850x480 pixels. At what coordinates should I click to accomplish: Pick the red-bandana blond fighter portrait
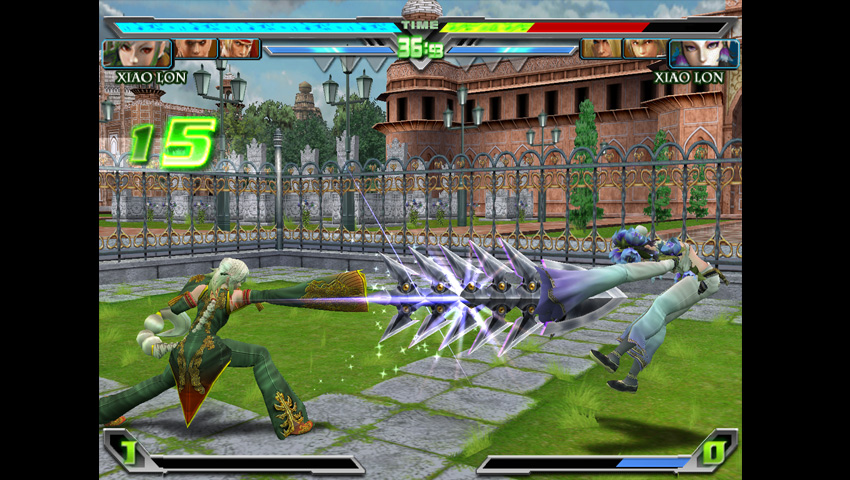tap(239, 49)
